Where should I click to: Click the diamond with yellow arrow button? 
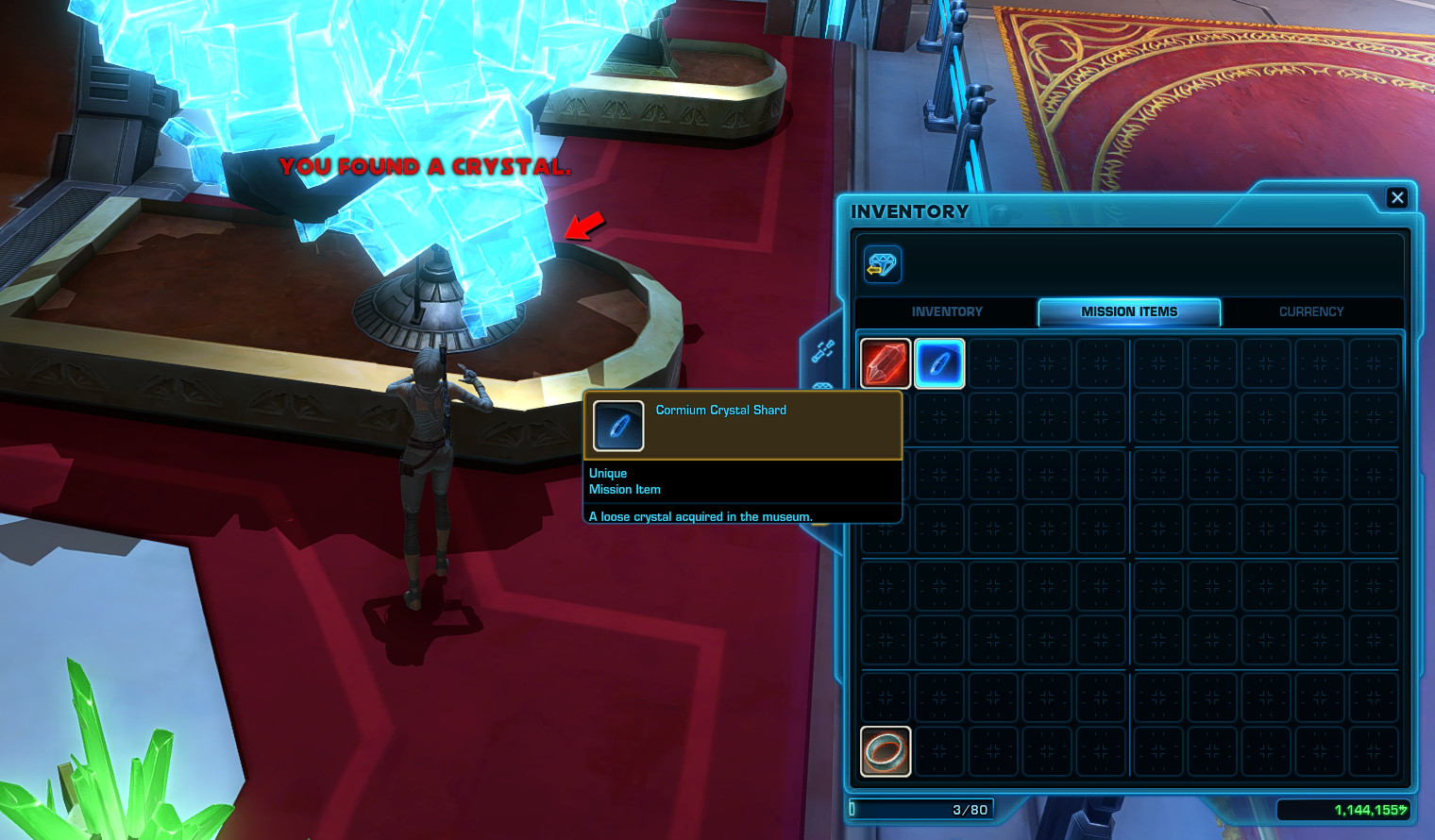click(882, 264)
